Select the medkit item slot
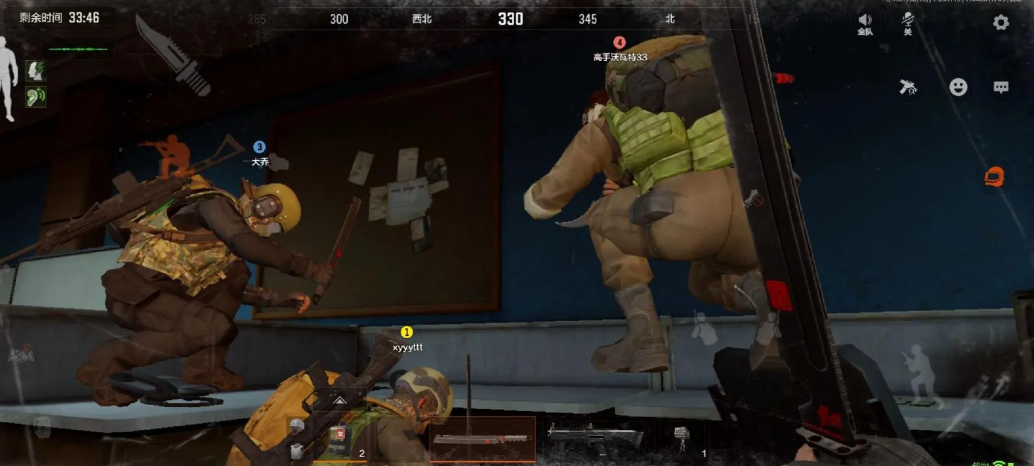1034x466 pixels. point(338,436)
